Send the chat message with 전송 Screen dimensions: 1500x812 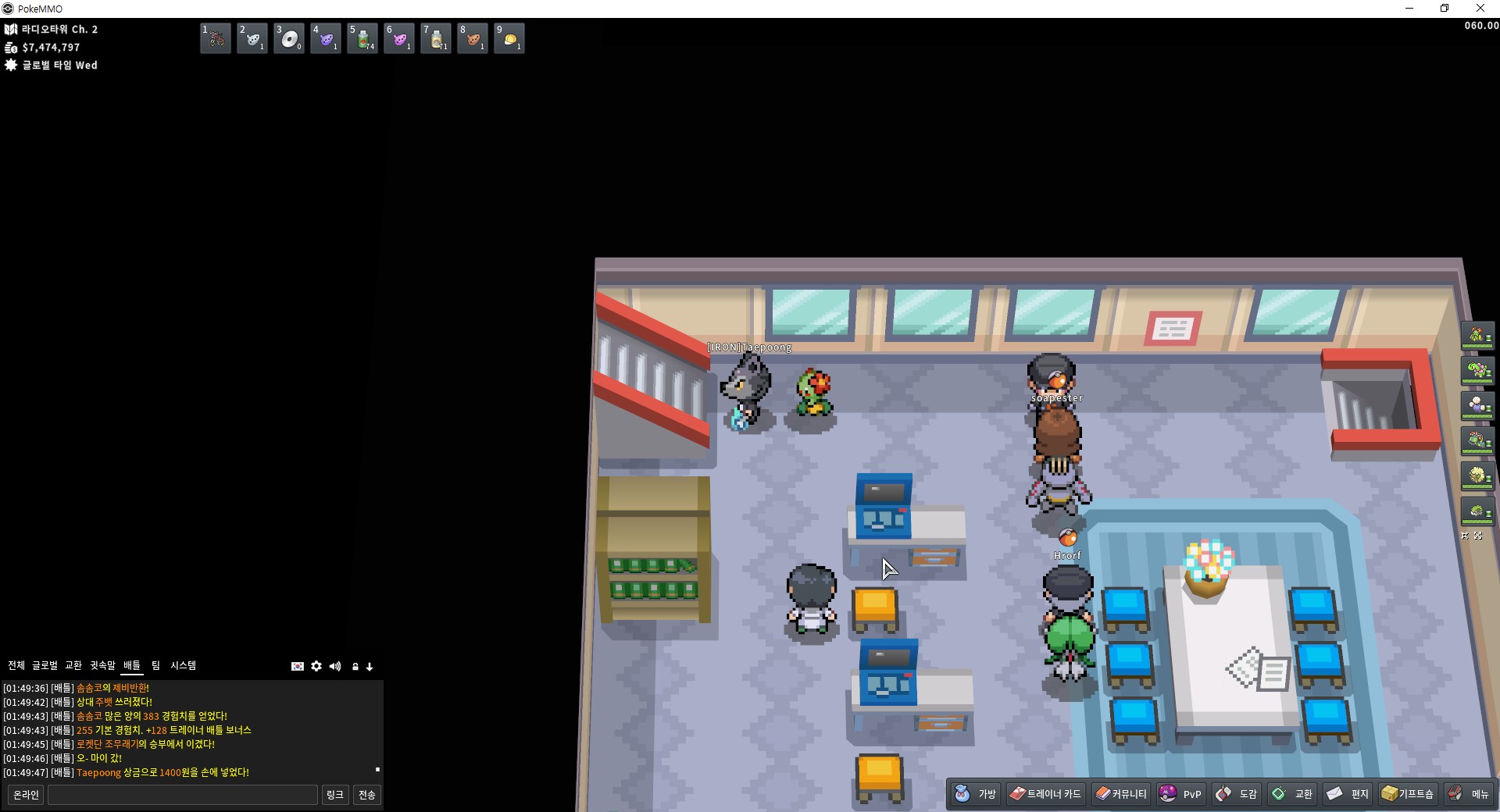(x=367, y=795)
